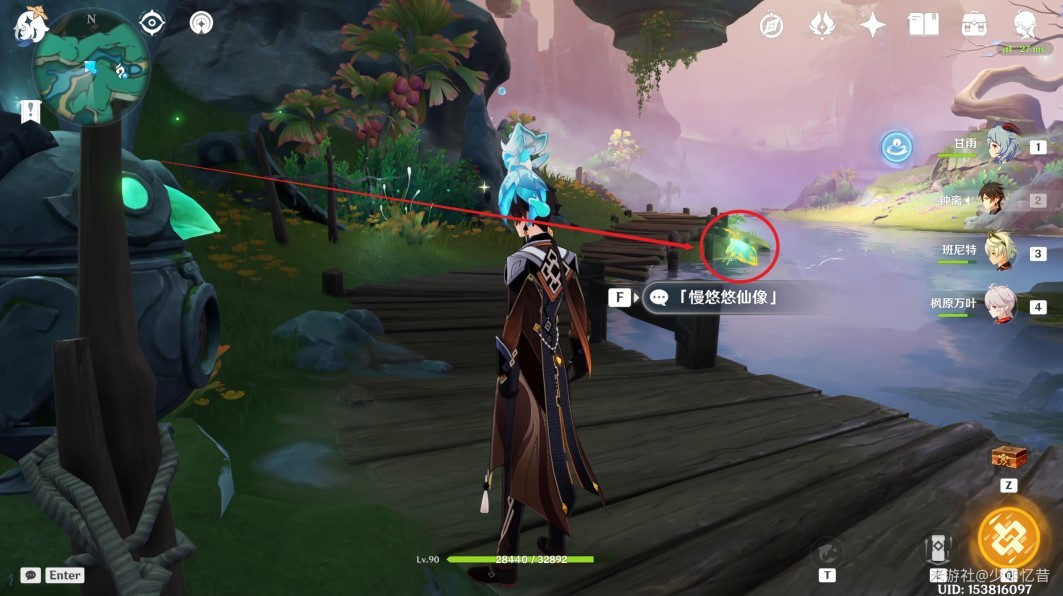Open the minimap
The image size is (1063, 596).
(x=91, y=65)
